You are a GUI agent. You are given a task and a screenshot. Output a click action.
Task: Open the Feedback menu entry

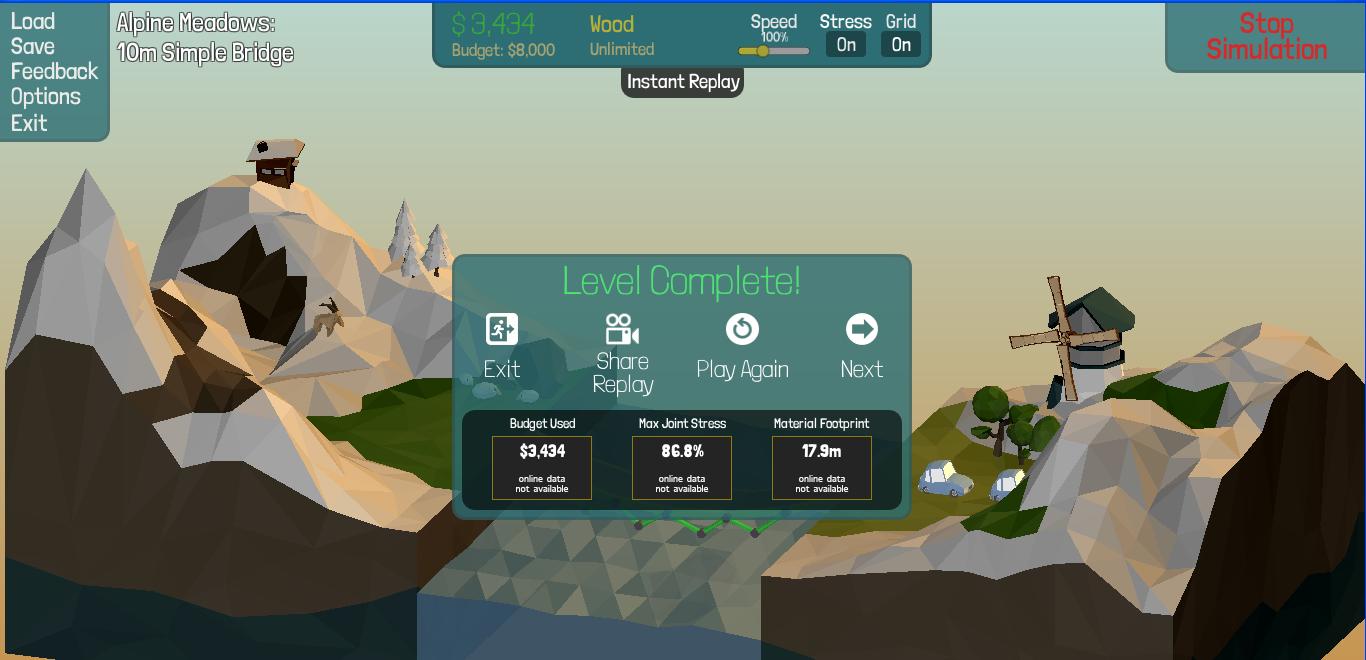(54, 71)
